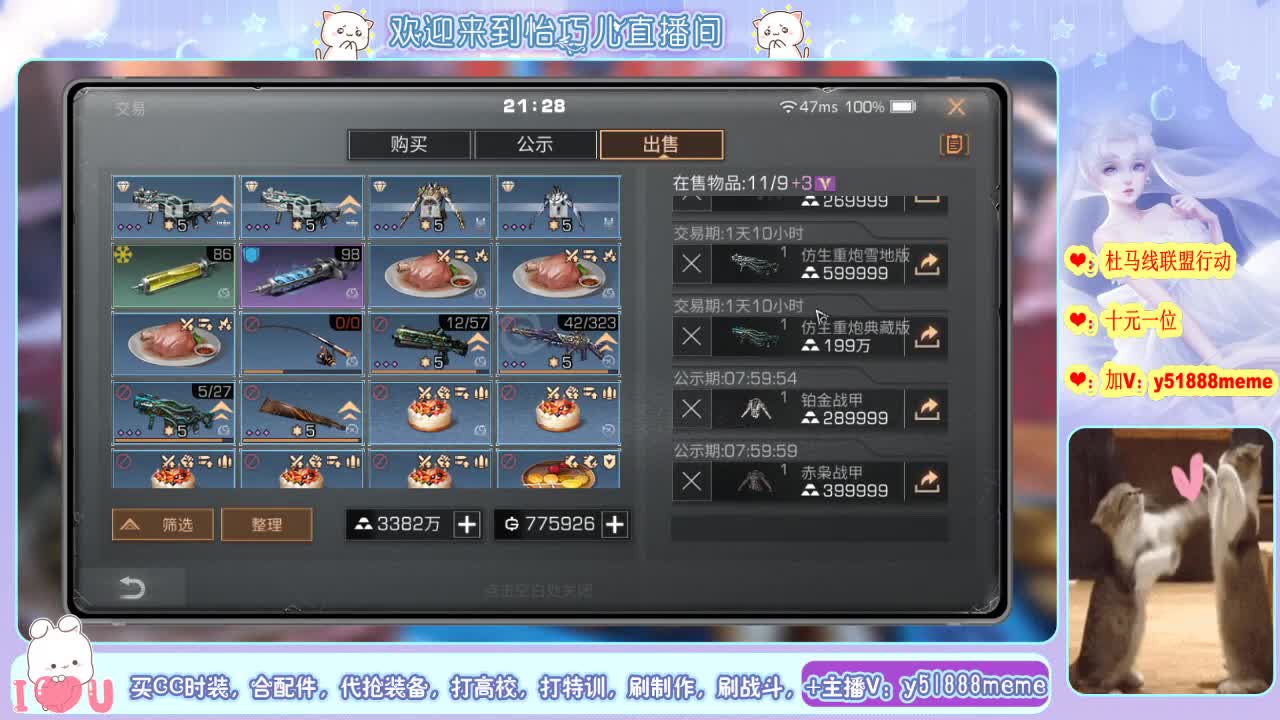Tap the back arrow at bottom left
The image size is (1280, 720).
135,588
